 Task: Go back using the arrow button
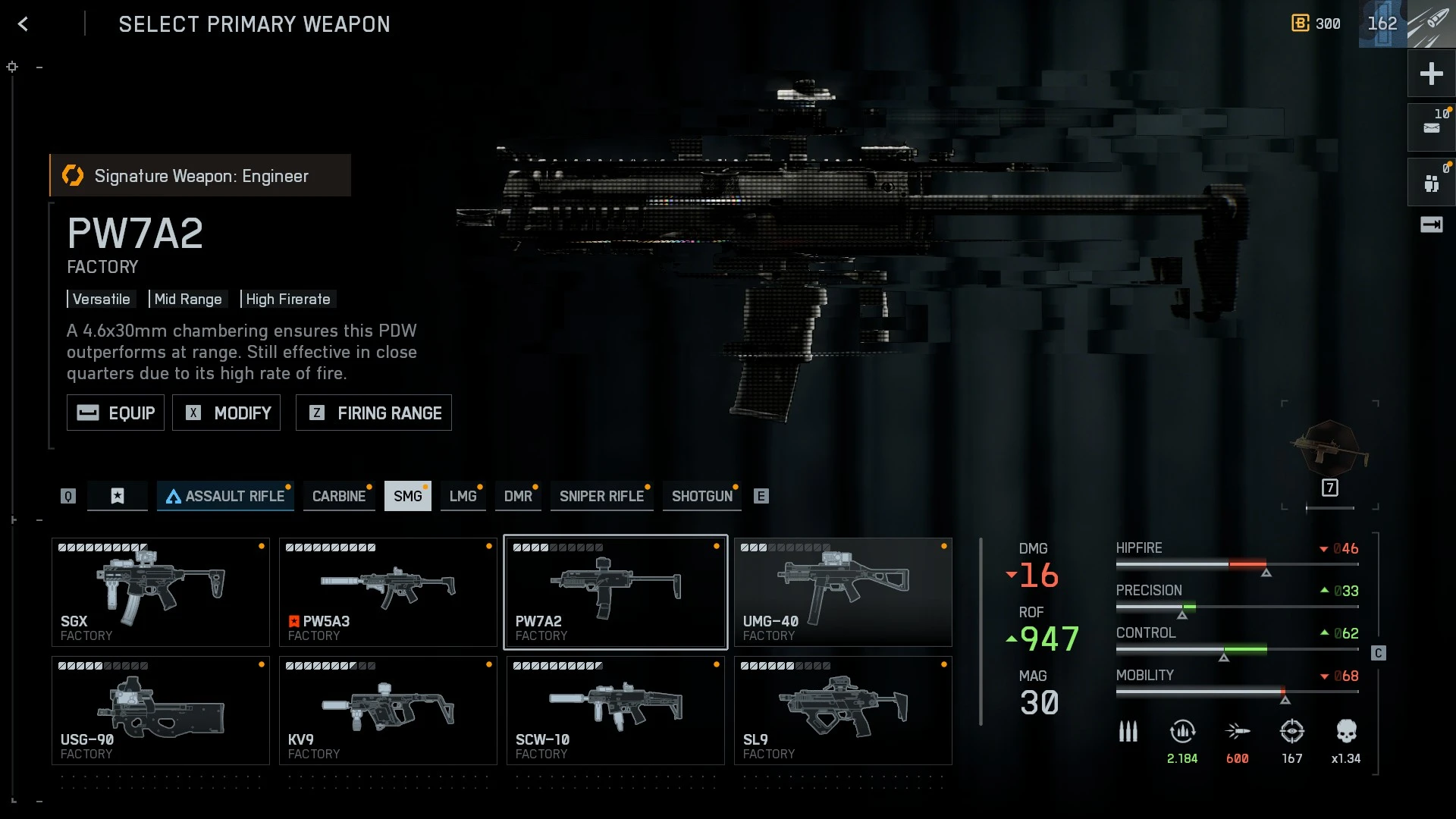(23, 24)
